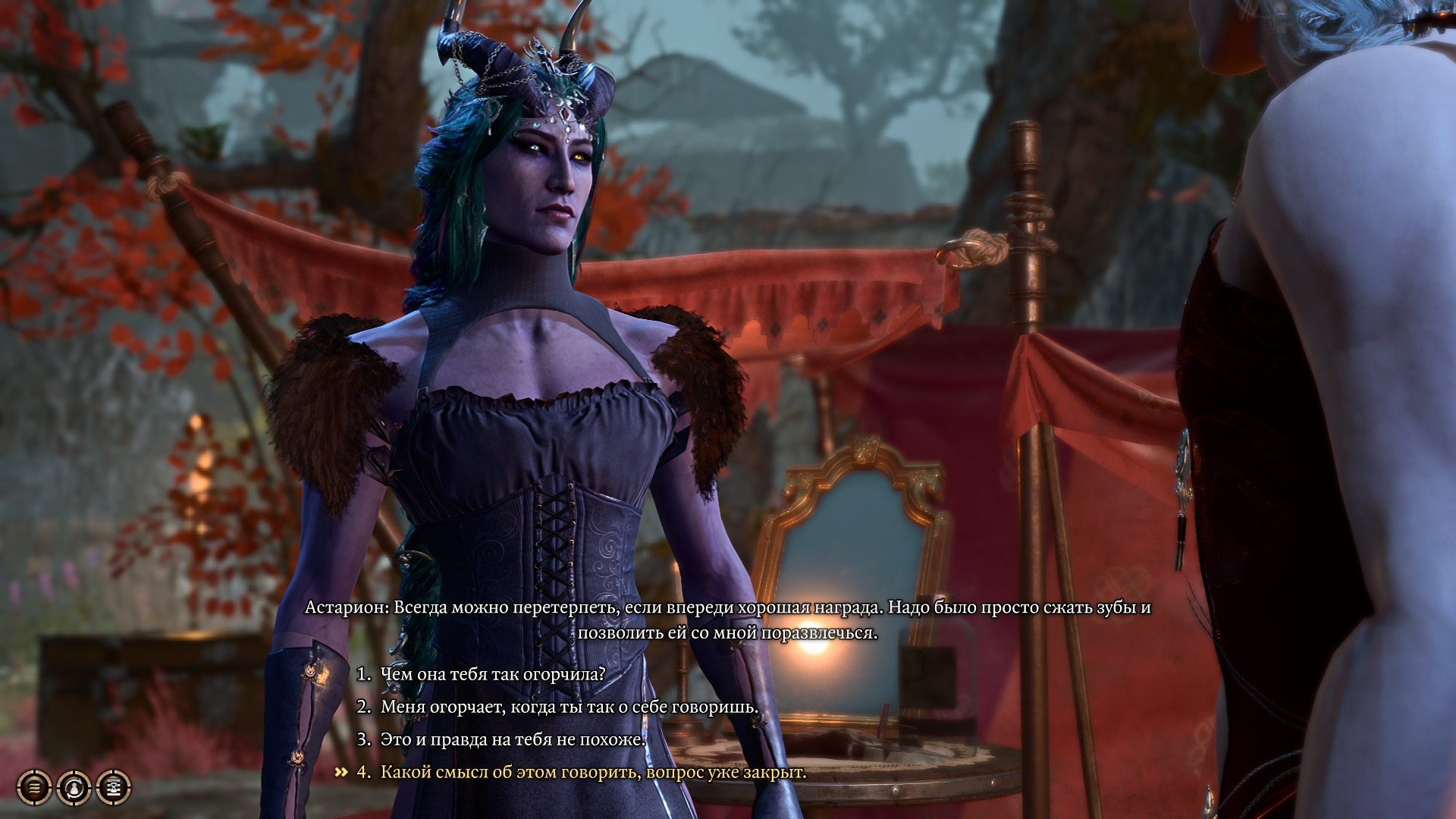Pick the option "Это и правда на тебя не похоже"

pyautogui.click(x=513, y=739)
